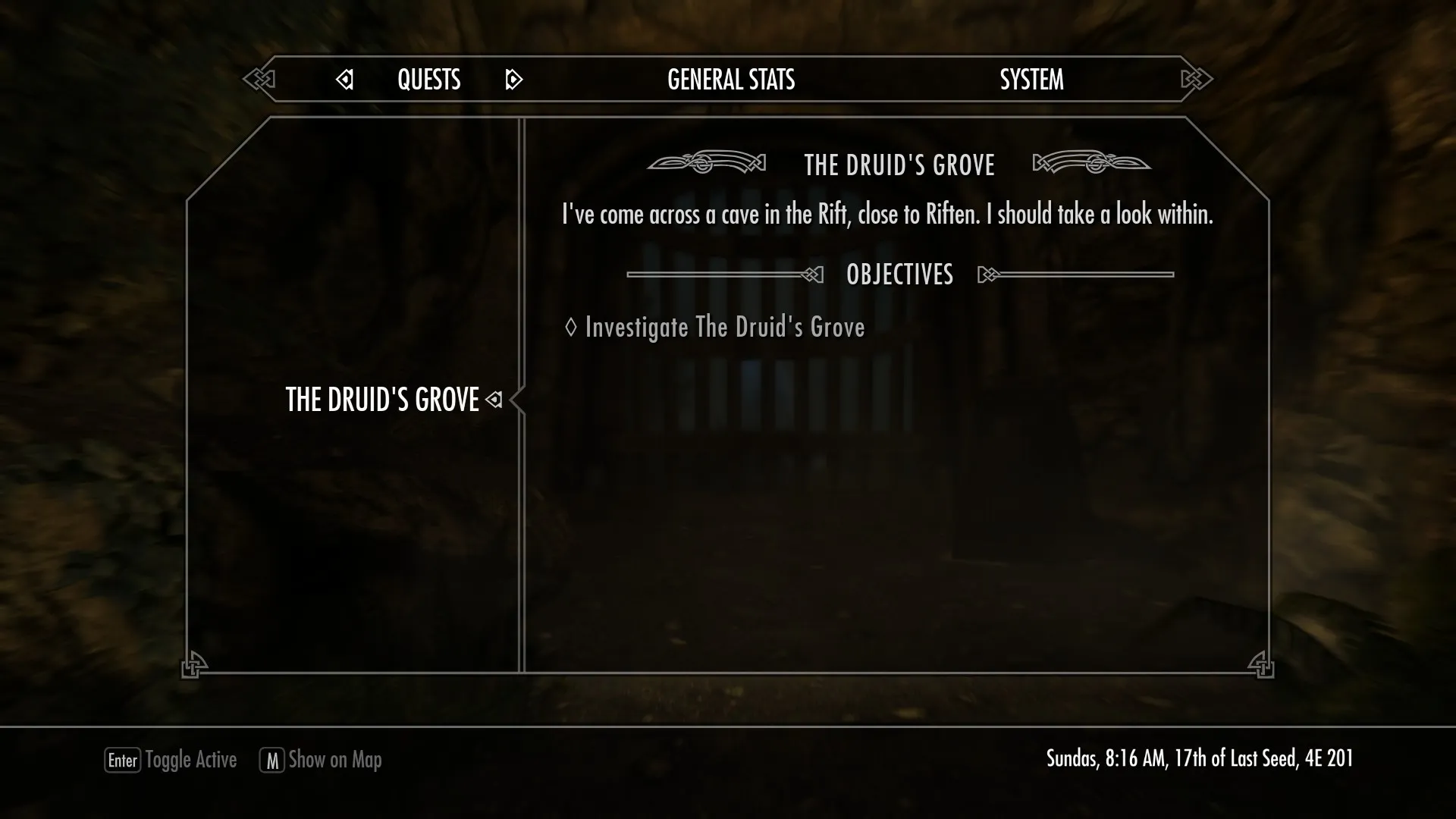Viewport: 1456px width, 819px height.
Task: Select the Investigate The Druid's Grove objective
Action: pos(724,327)
